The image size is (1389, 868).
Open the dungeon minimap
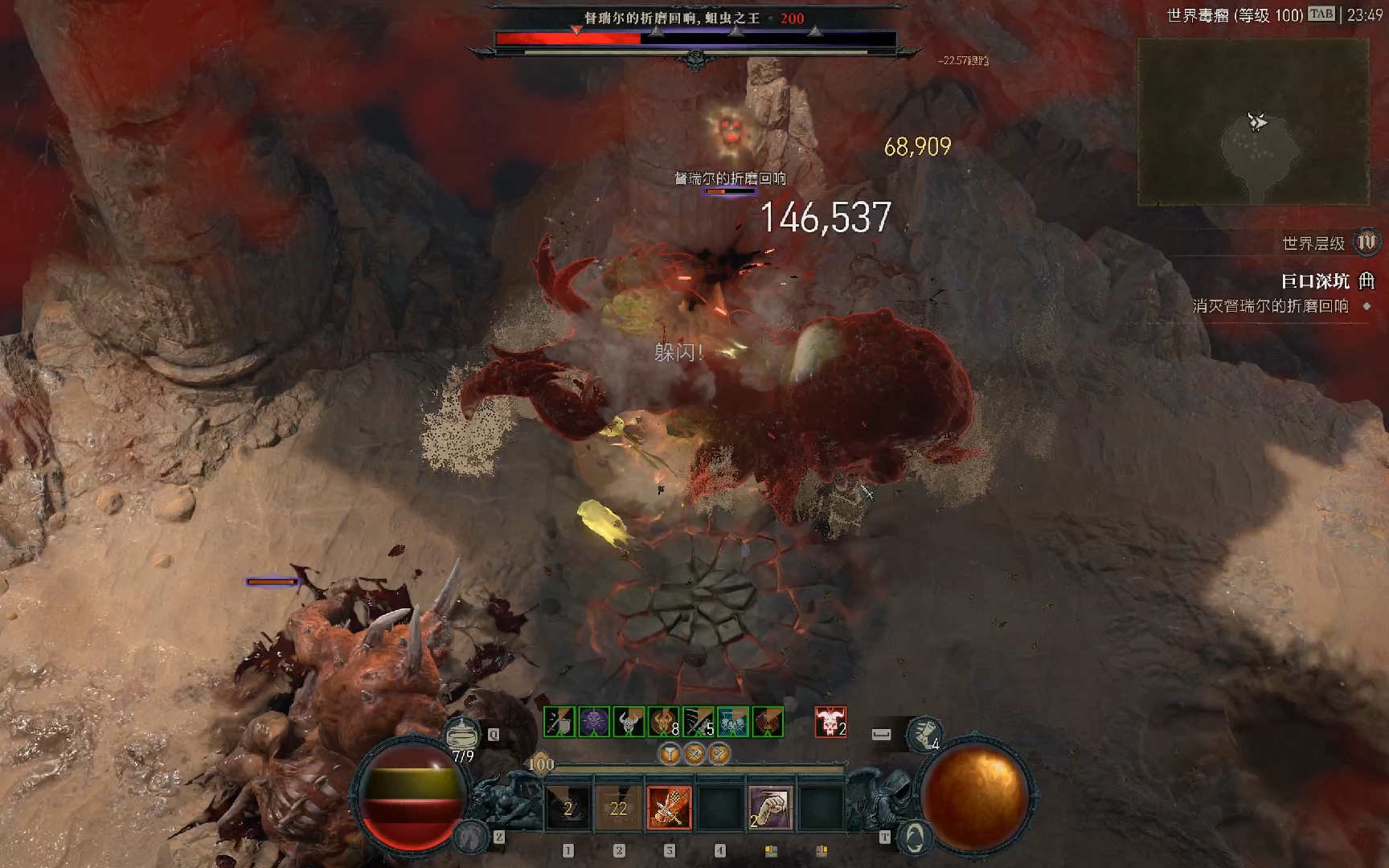tap(1252, 122)
